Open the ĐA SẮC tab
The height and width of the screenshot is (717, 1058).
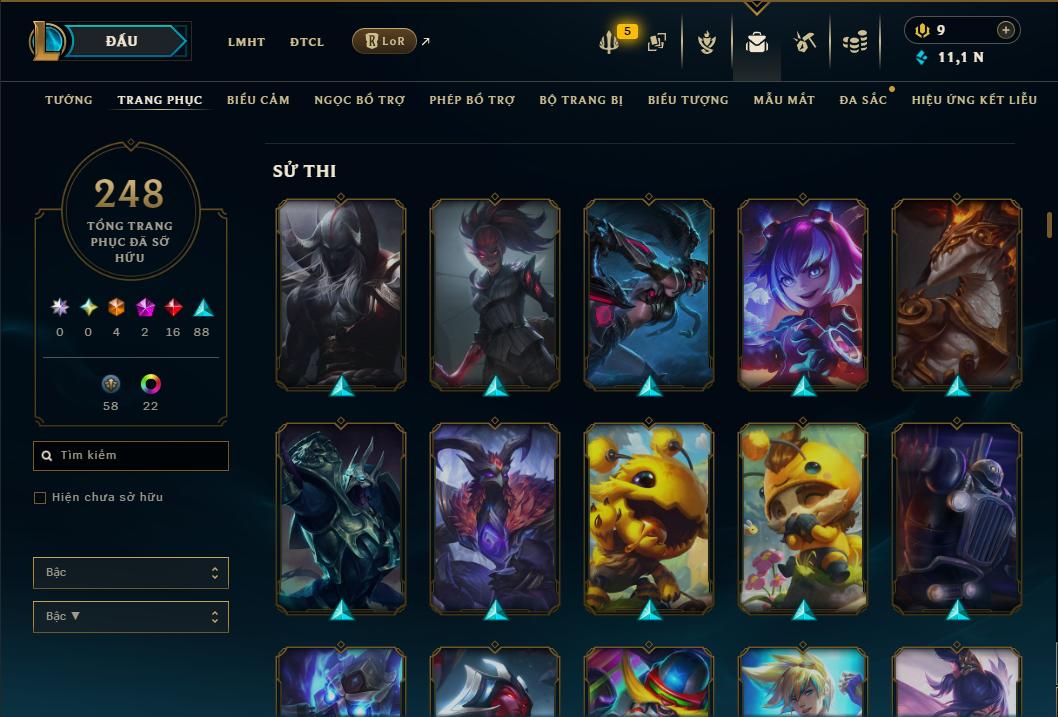pos(863,100)
